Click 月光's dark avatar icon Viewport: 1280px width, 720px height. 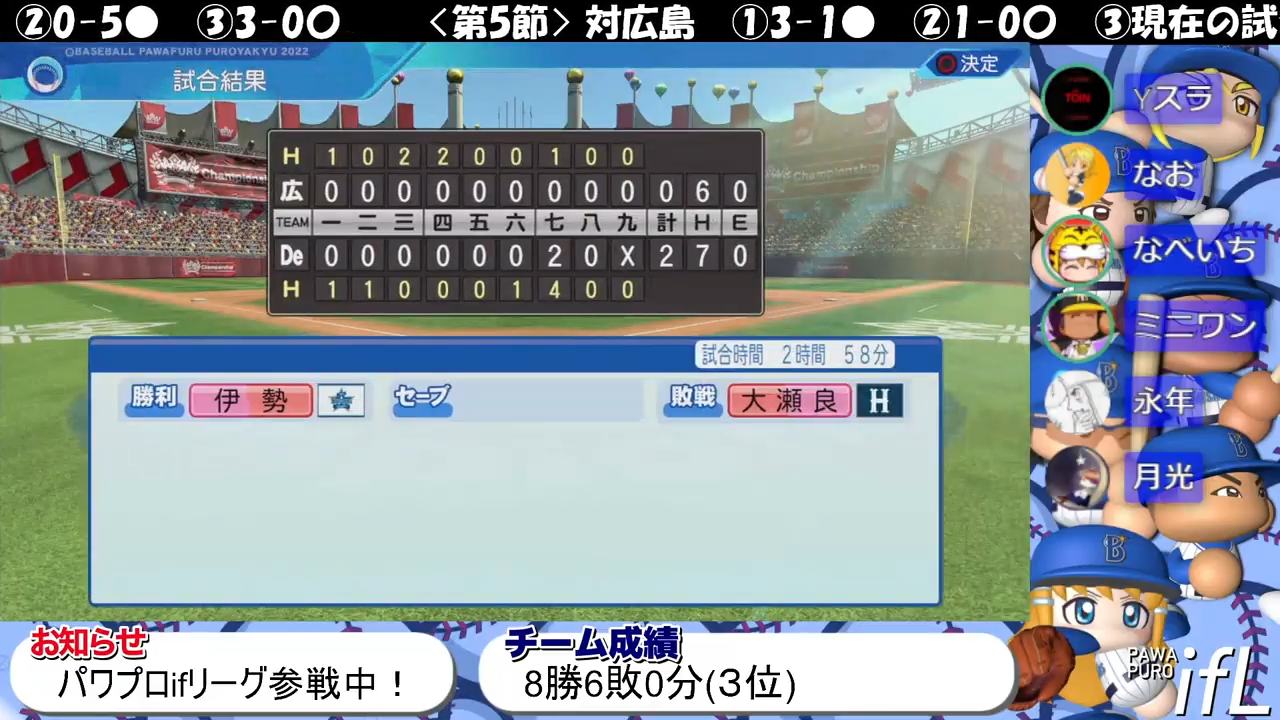click(x=1078, y=478)
